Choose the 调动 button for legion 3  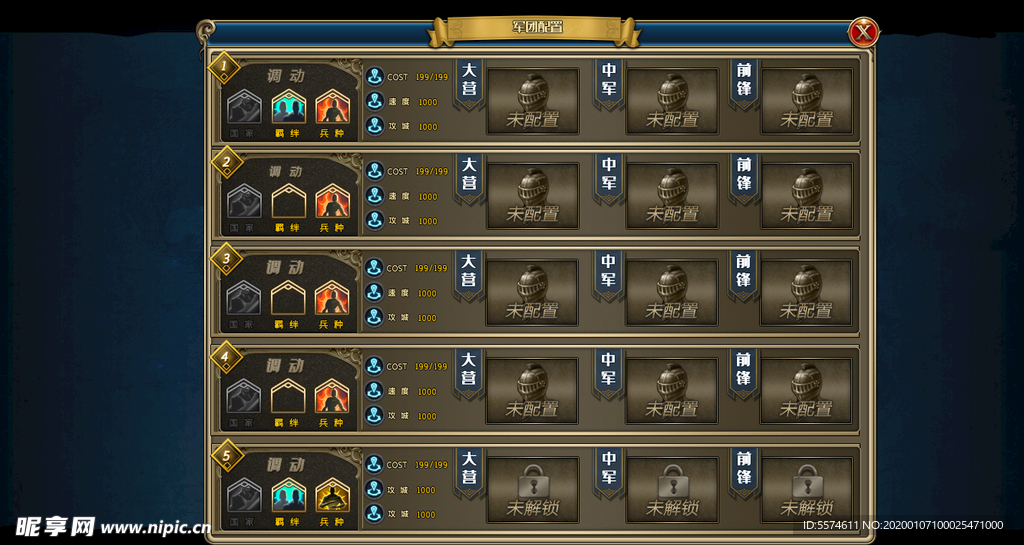tap(286, 268)
